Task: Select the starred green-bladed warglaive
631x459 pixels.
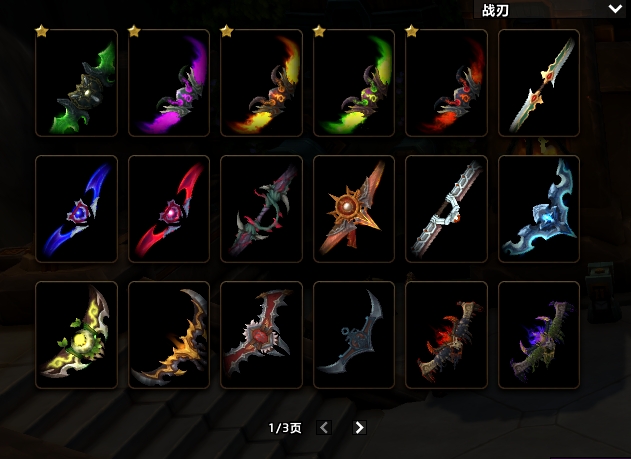Action: coord(76,83)
